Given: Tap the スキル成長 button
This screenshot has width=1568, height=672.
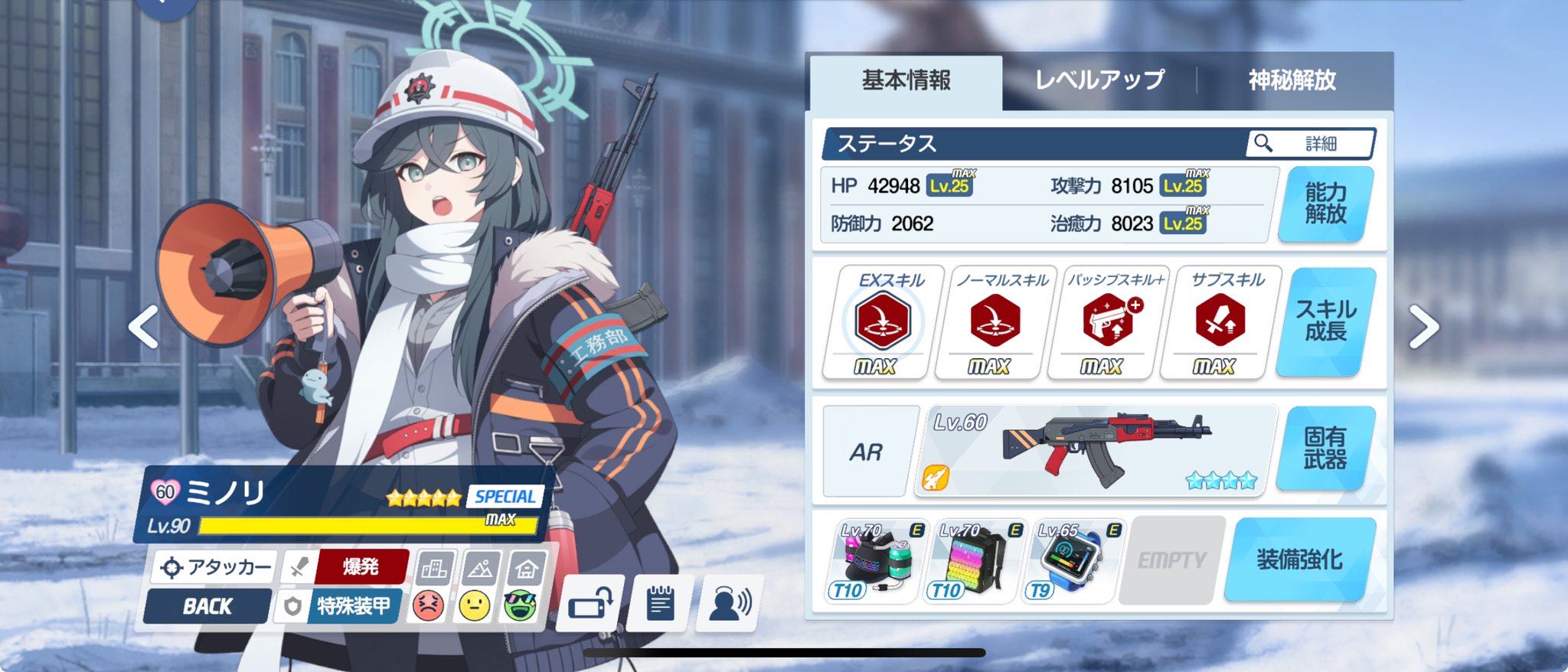Looking at the screenshot, I should click(x=1325, y=321).
